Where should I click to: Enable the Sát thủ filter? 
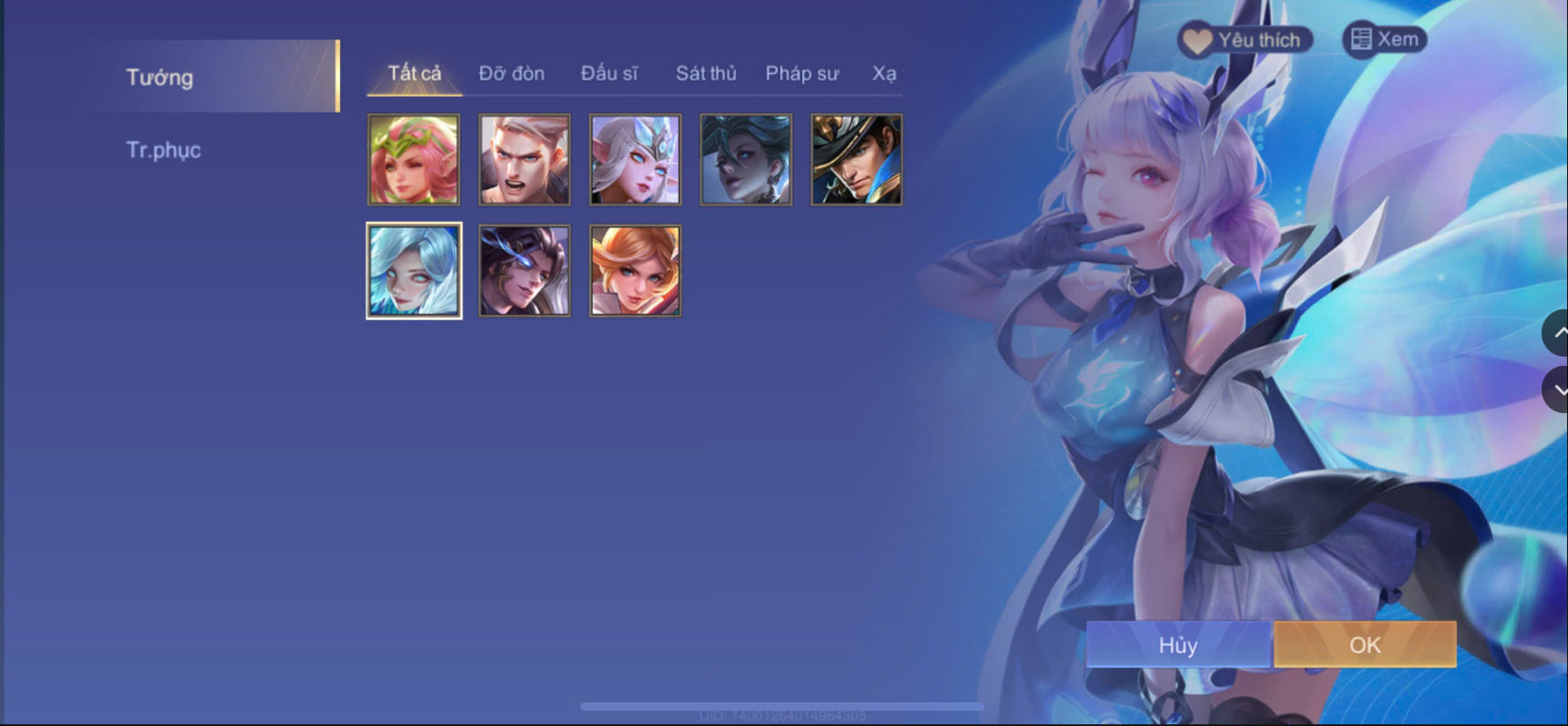point(706,73)
